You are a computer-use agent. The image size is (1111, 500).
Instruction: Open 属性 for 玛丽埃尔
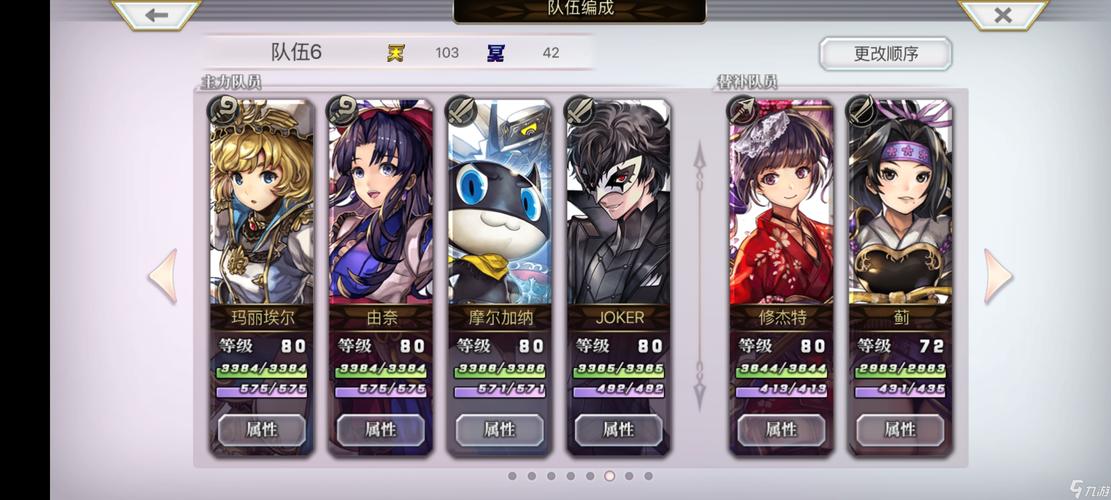(x=261, y=430)
